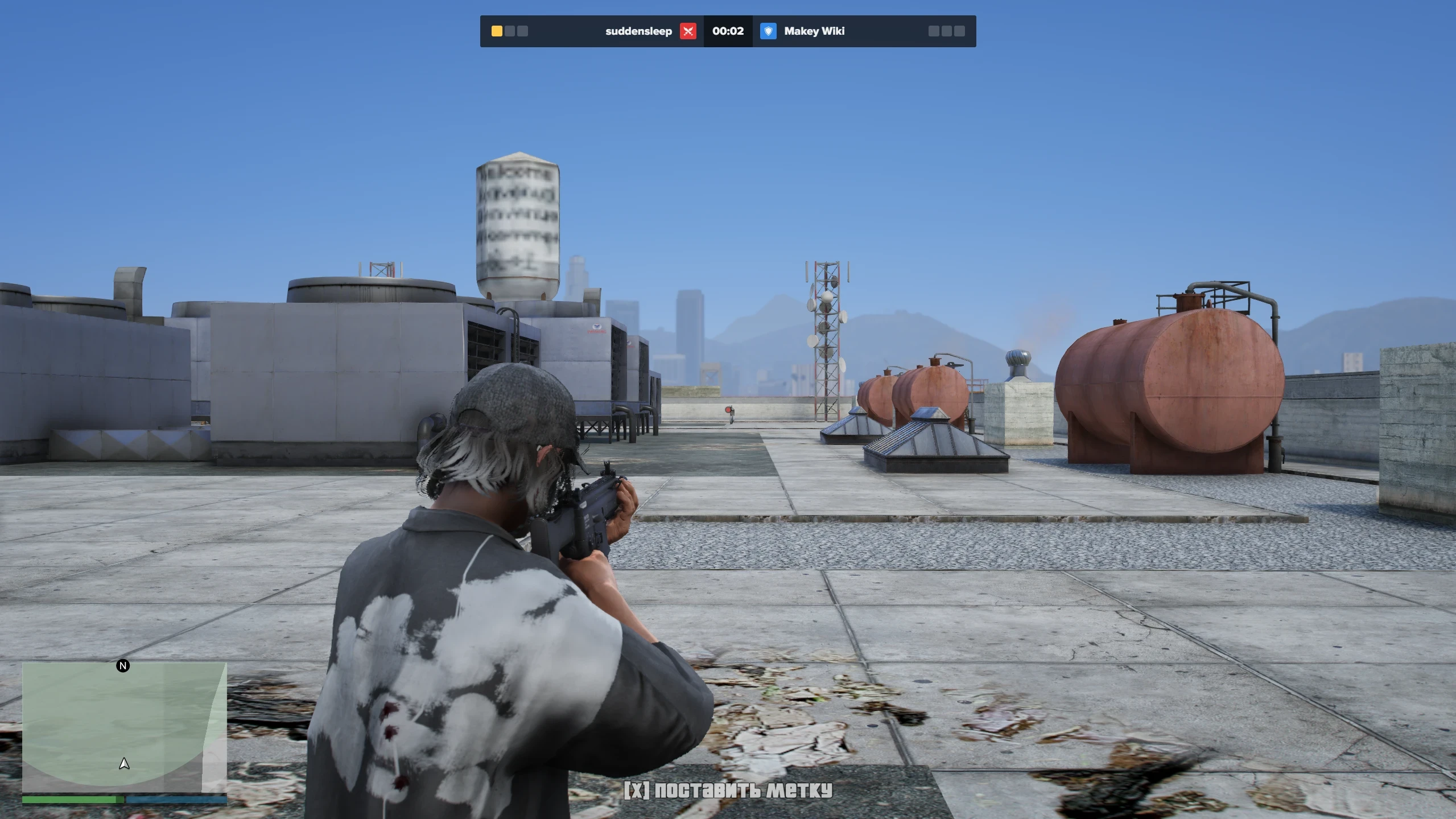Select the Makey Wiki player name
The height and width of the screenshot is (819, 1456).
[x=814, y=31]
